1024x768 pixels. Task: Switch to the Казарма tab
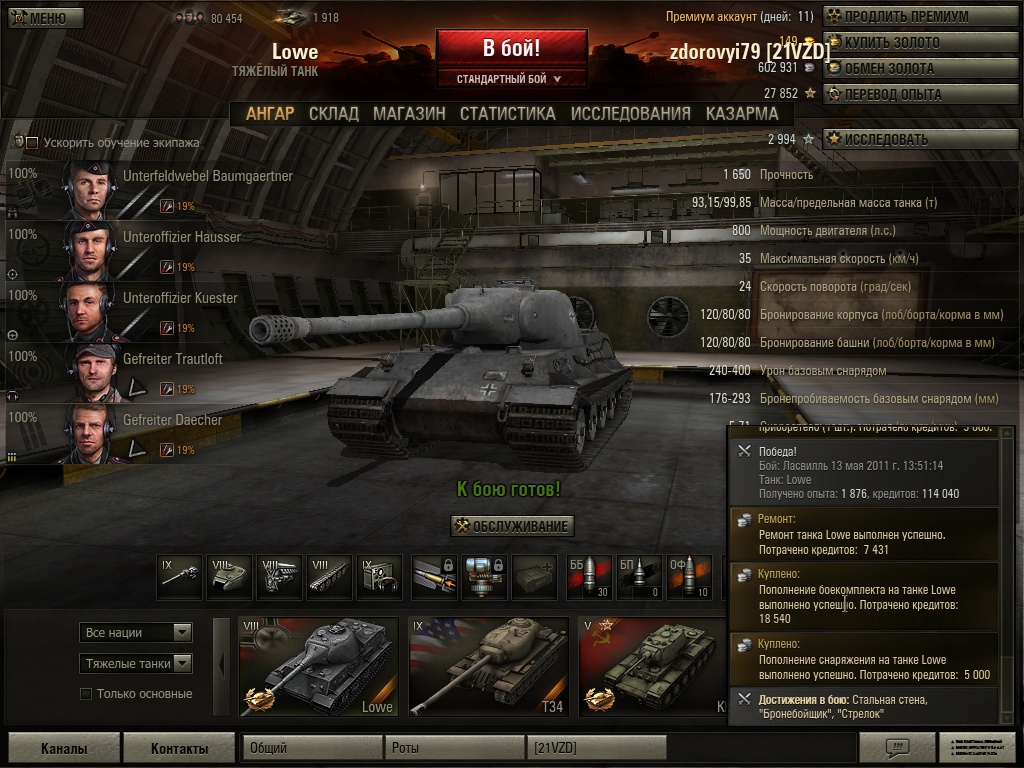point(742,114)
